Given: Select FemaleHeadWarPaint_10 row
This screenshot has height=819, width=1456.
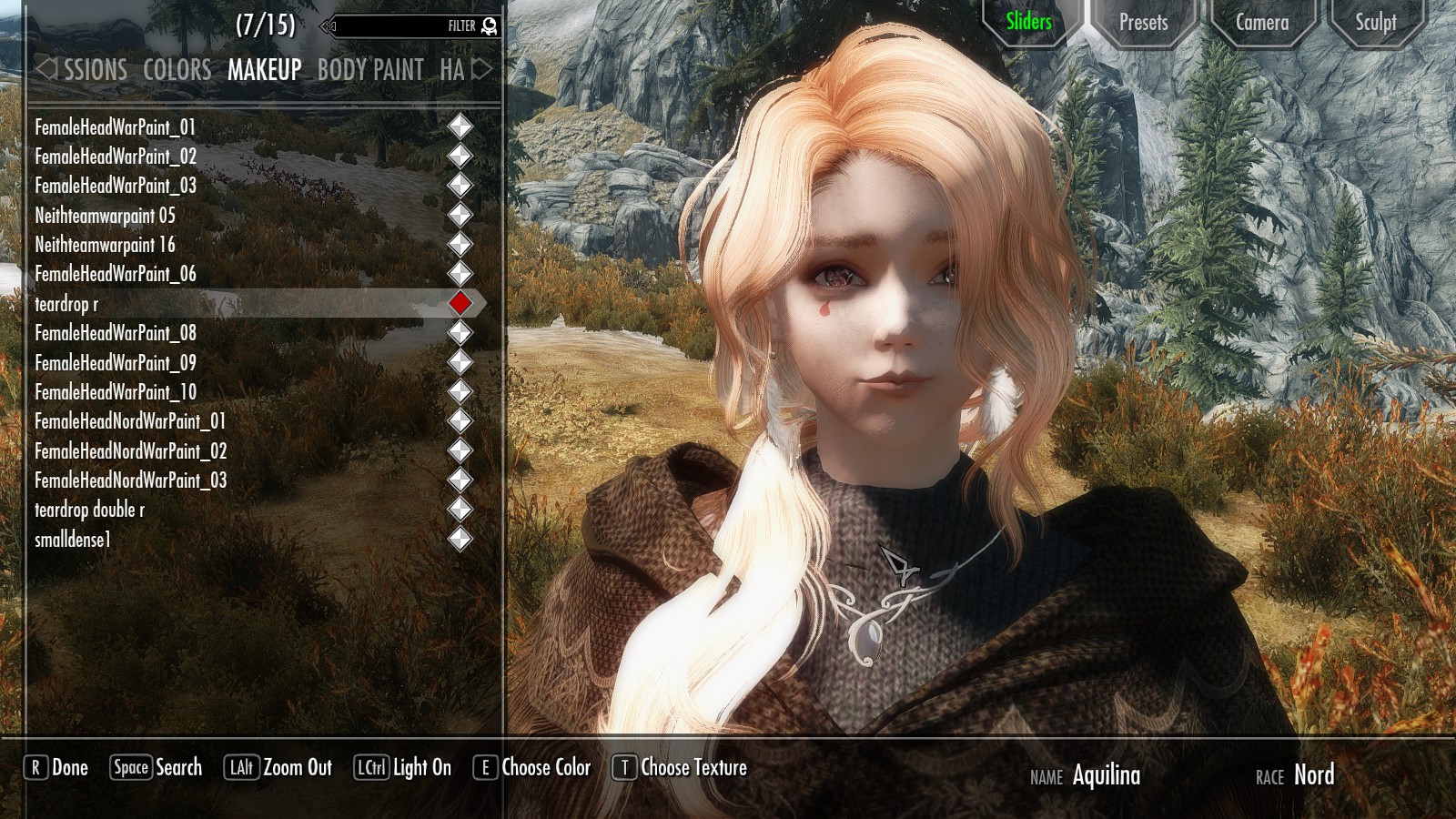Looking at the screenshot, I should 116,392.
